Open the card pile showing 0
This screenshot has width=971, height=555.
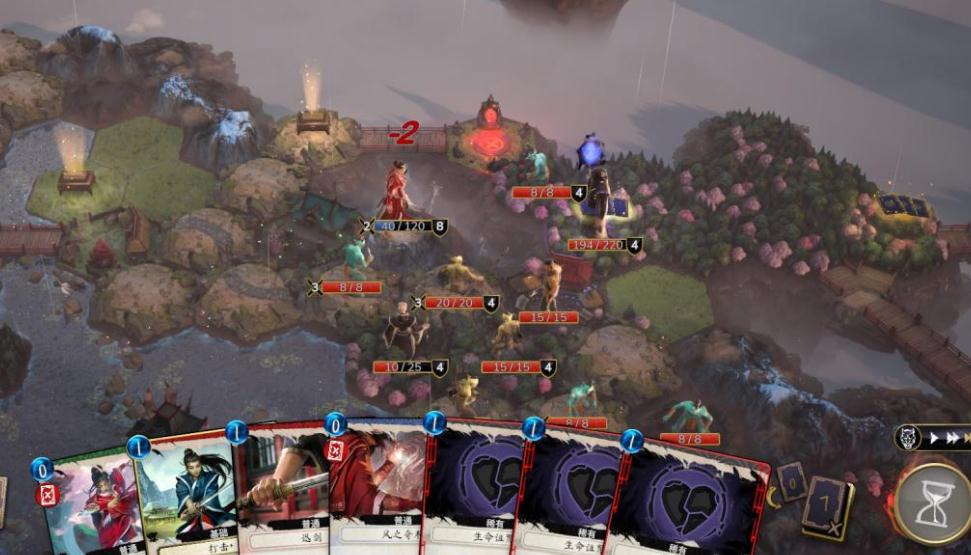click(x=792, y=481)
